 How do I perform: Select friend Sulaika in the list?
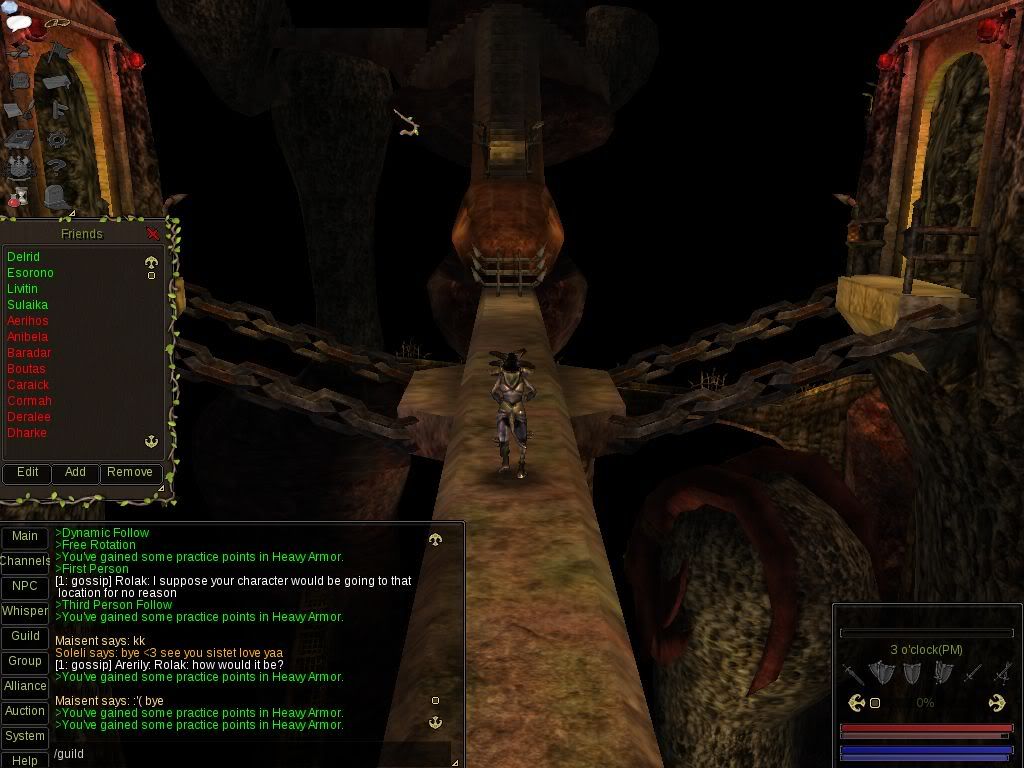click(x=27, y=305)
